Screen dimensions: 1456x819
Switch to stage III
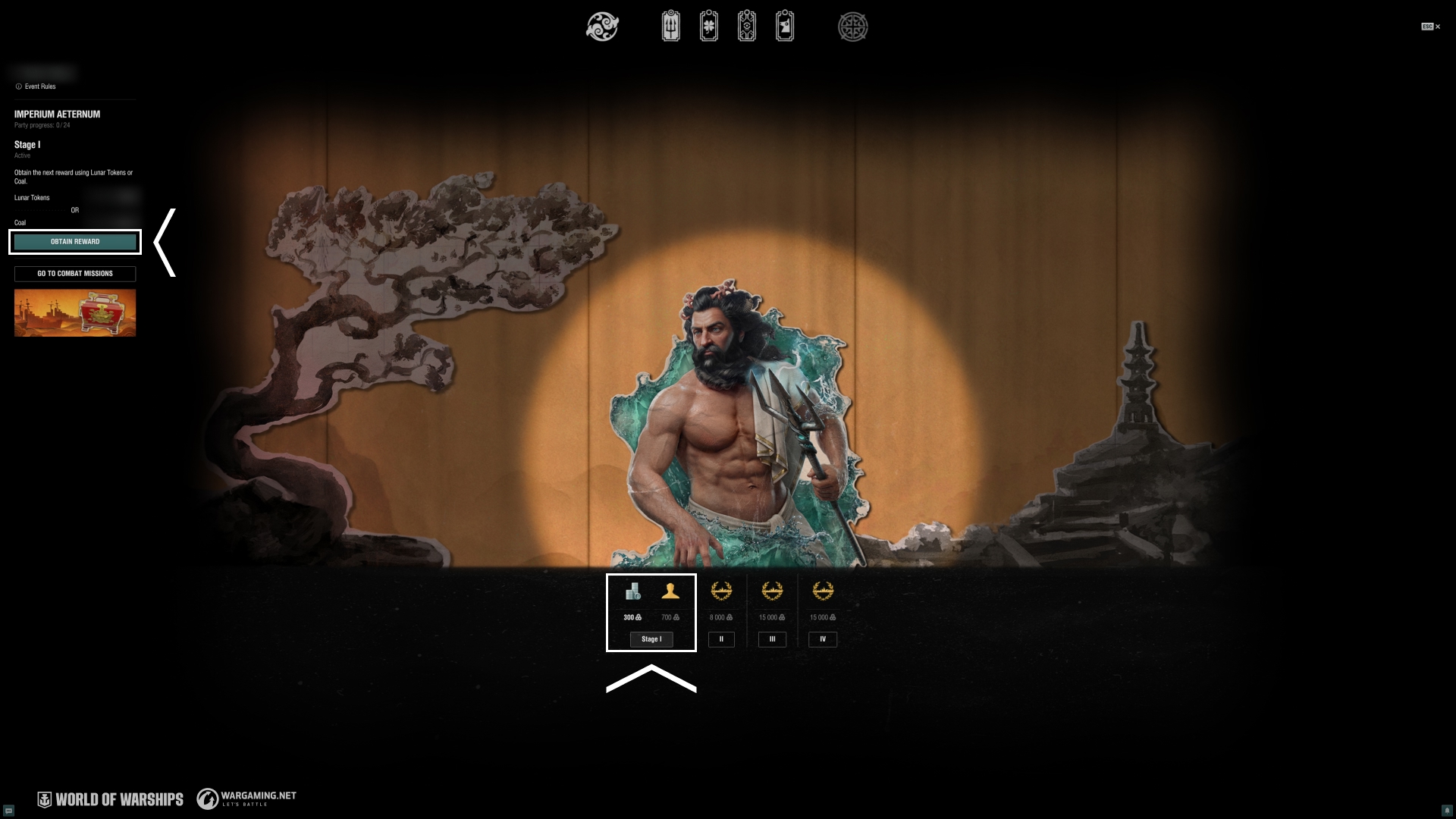(772, 639)
